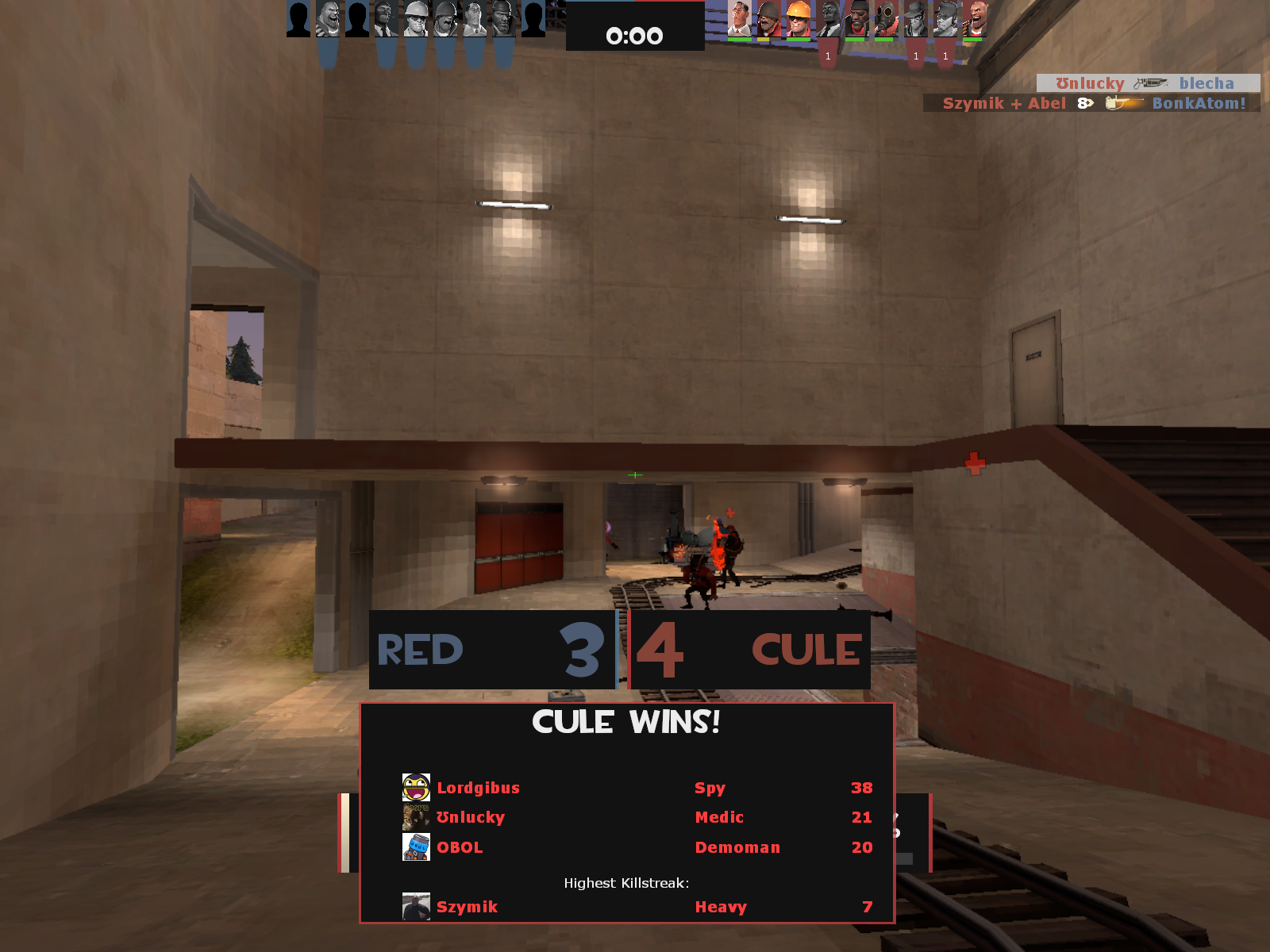Choose the Unlucky Medic row in top players
The height and width of the screenshot is (952, 1270).
point(627,817)
